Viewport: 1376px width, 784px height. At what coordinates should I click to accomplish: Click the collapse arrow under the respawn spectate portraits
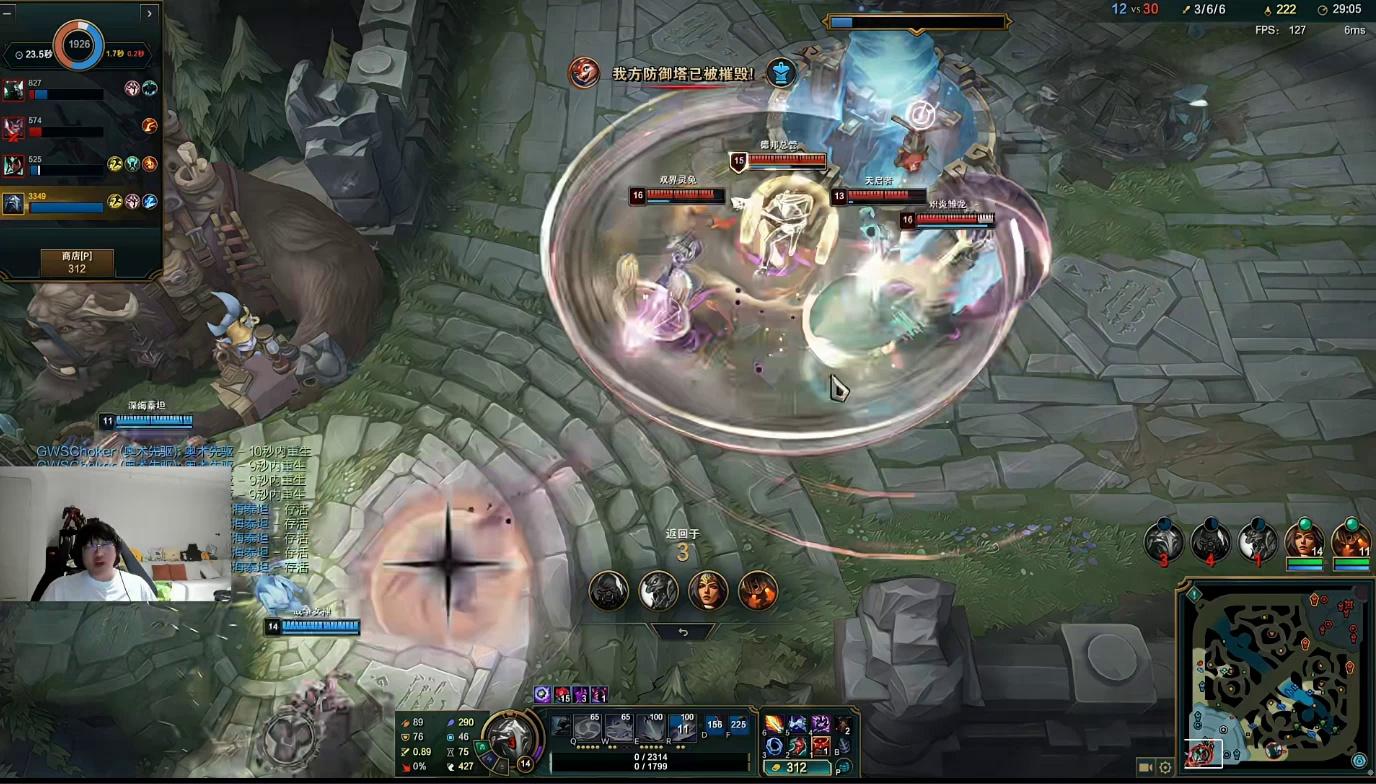coord(683,632)
